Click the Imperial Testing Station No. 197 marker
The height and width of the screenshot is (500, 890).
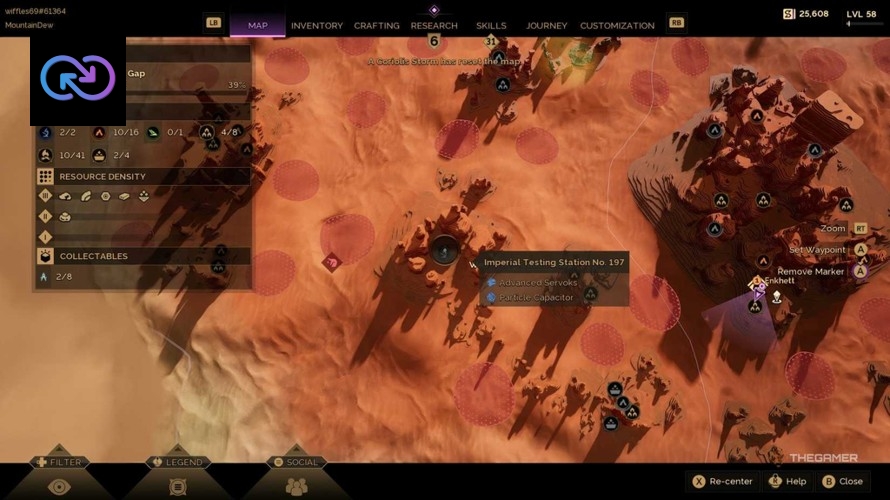[x=444, y=250]
